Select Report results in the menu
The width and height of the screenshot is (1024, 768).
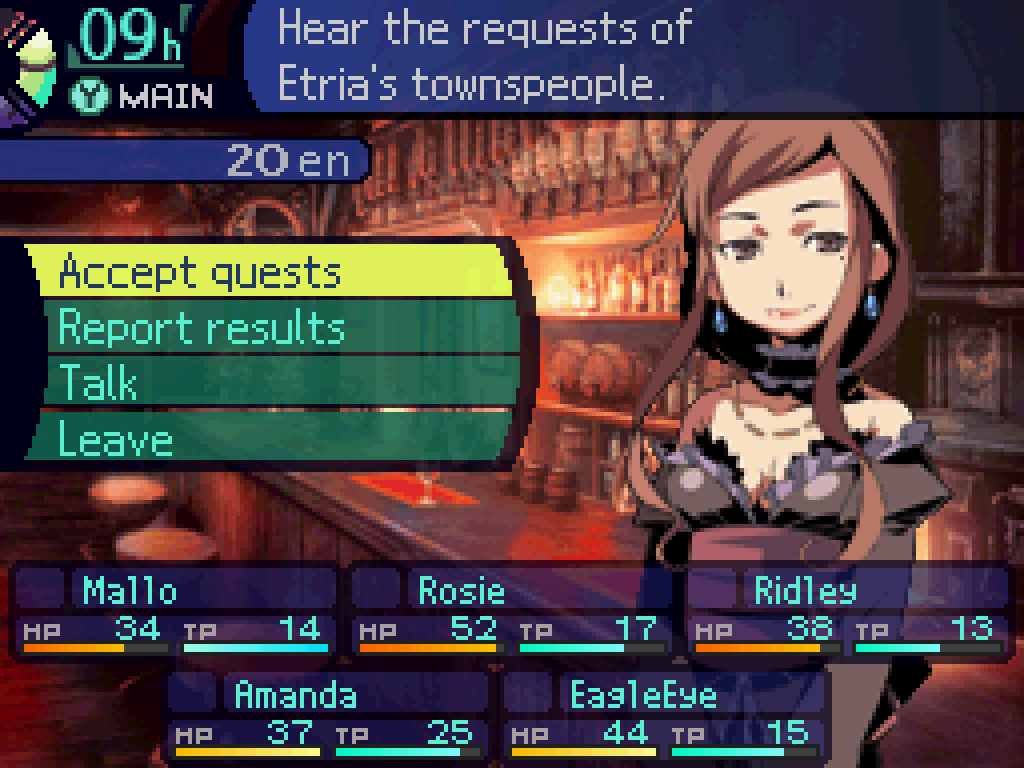275,328
